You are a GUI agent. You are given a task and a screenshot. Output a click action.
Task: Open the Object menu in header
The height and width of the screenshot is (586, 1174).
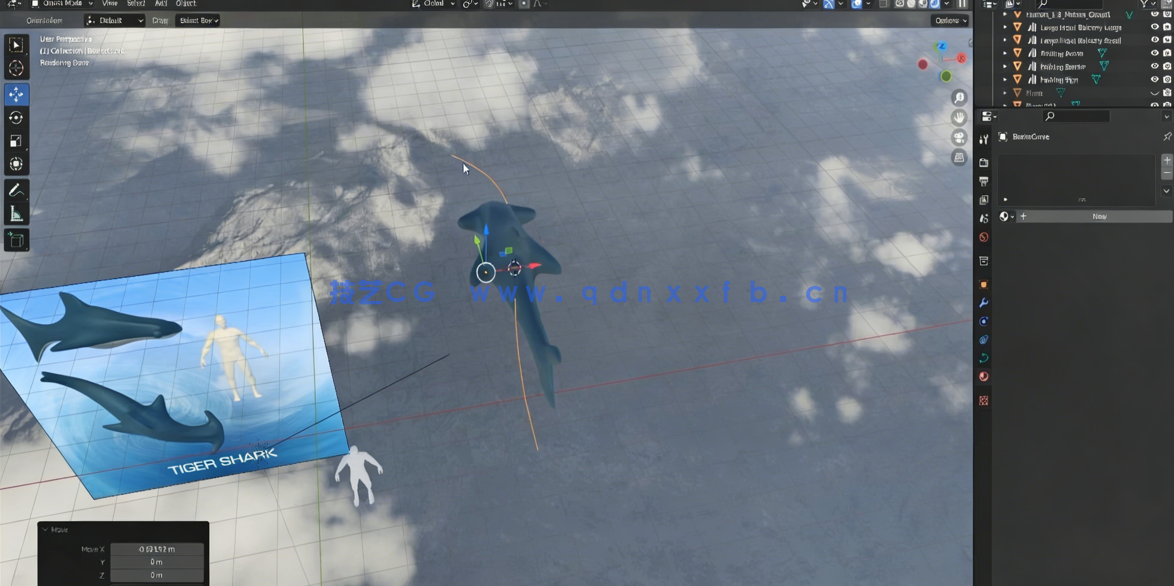point(186,4)
